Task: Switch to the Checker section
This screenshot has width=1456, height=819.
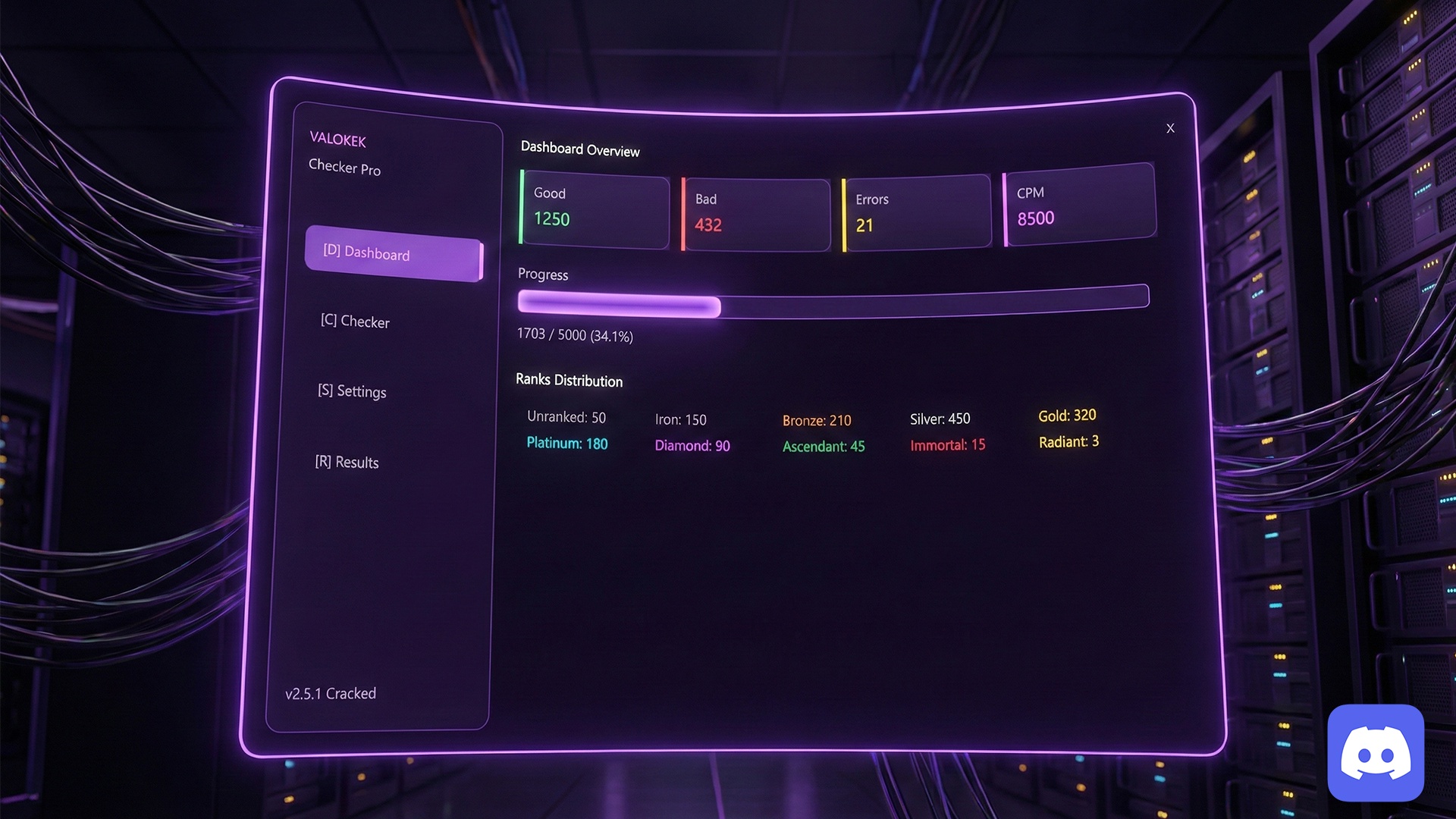Action: 355,322
